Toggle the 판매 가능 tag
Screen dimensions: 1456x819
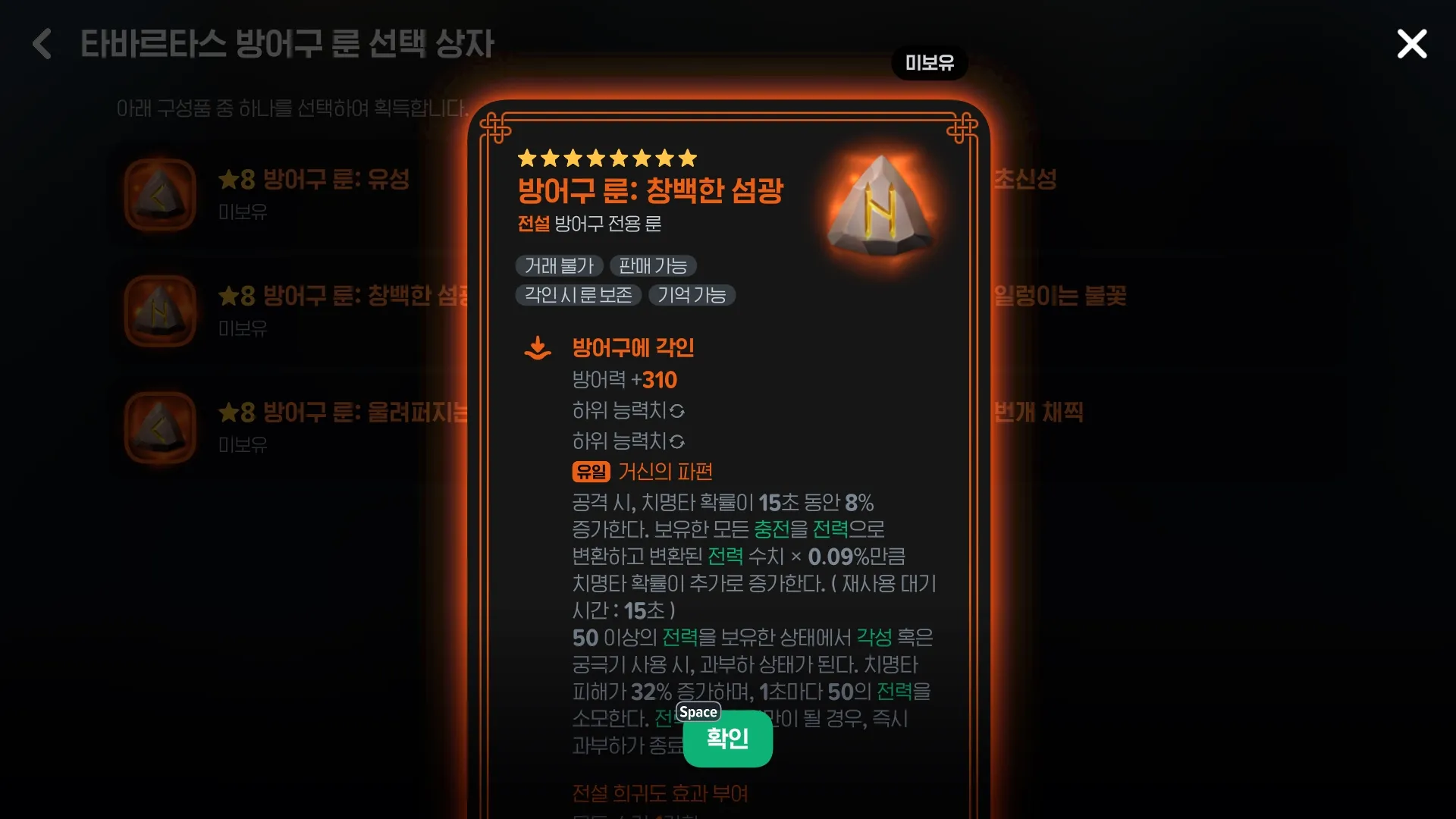tap(654, 265)
